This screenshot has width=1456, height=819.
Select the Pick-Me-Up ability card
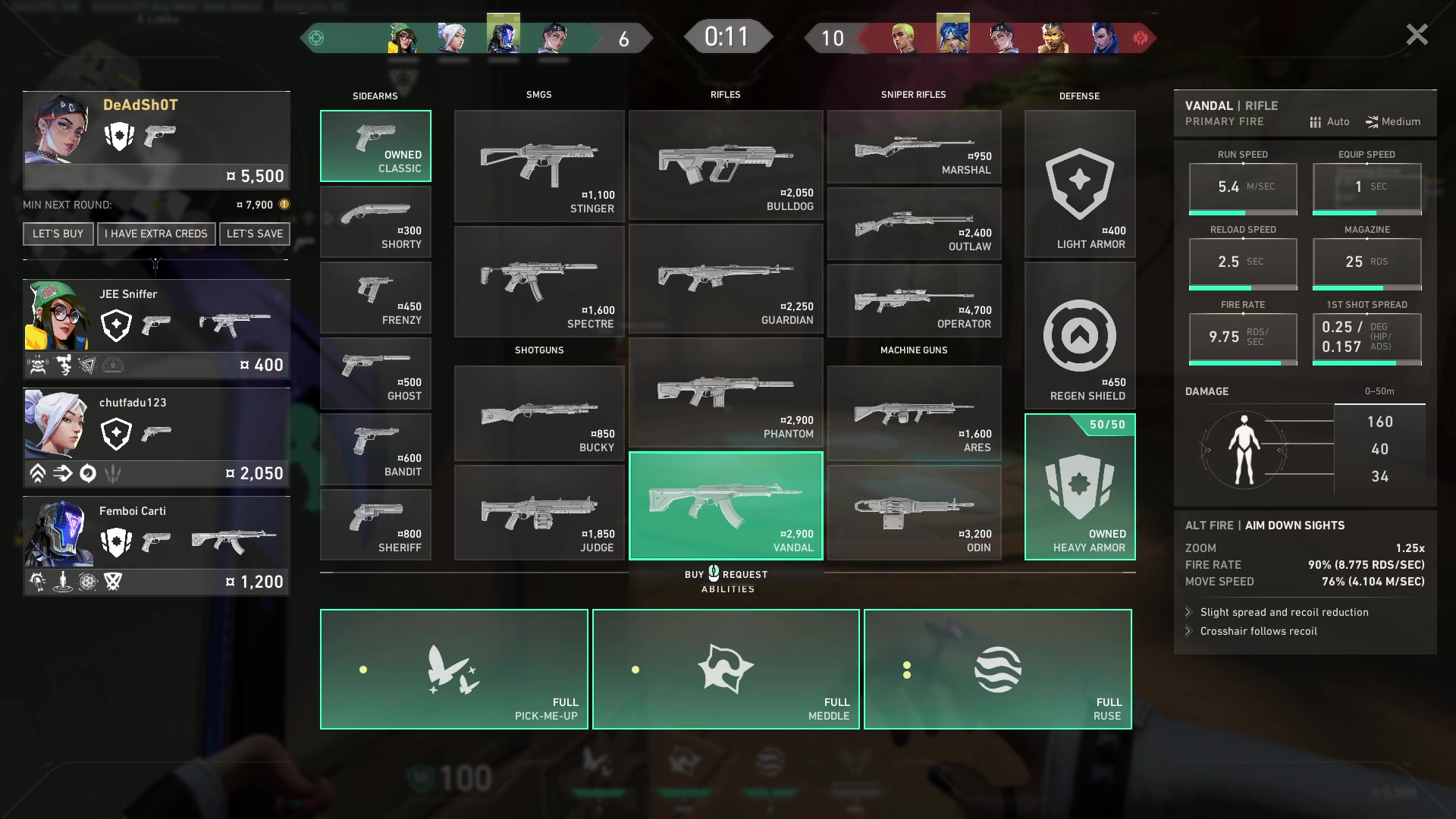tap(453, 669)
